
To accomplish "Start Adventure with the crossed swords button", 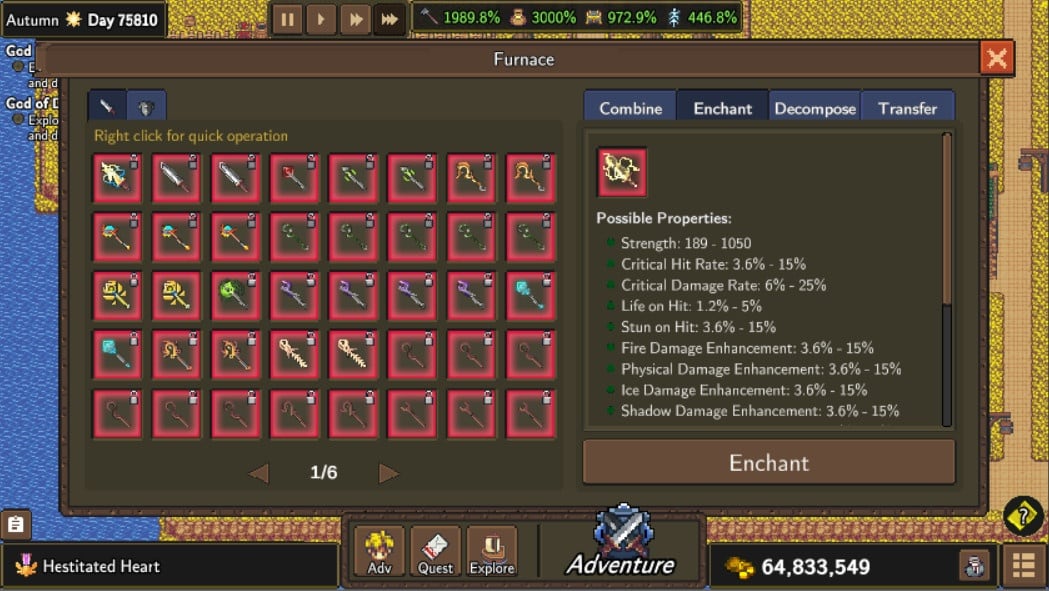I will point(621,544).
